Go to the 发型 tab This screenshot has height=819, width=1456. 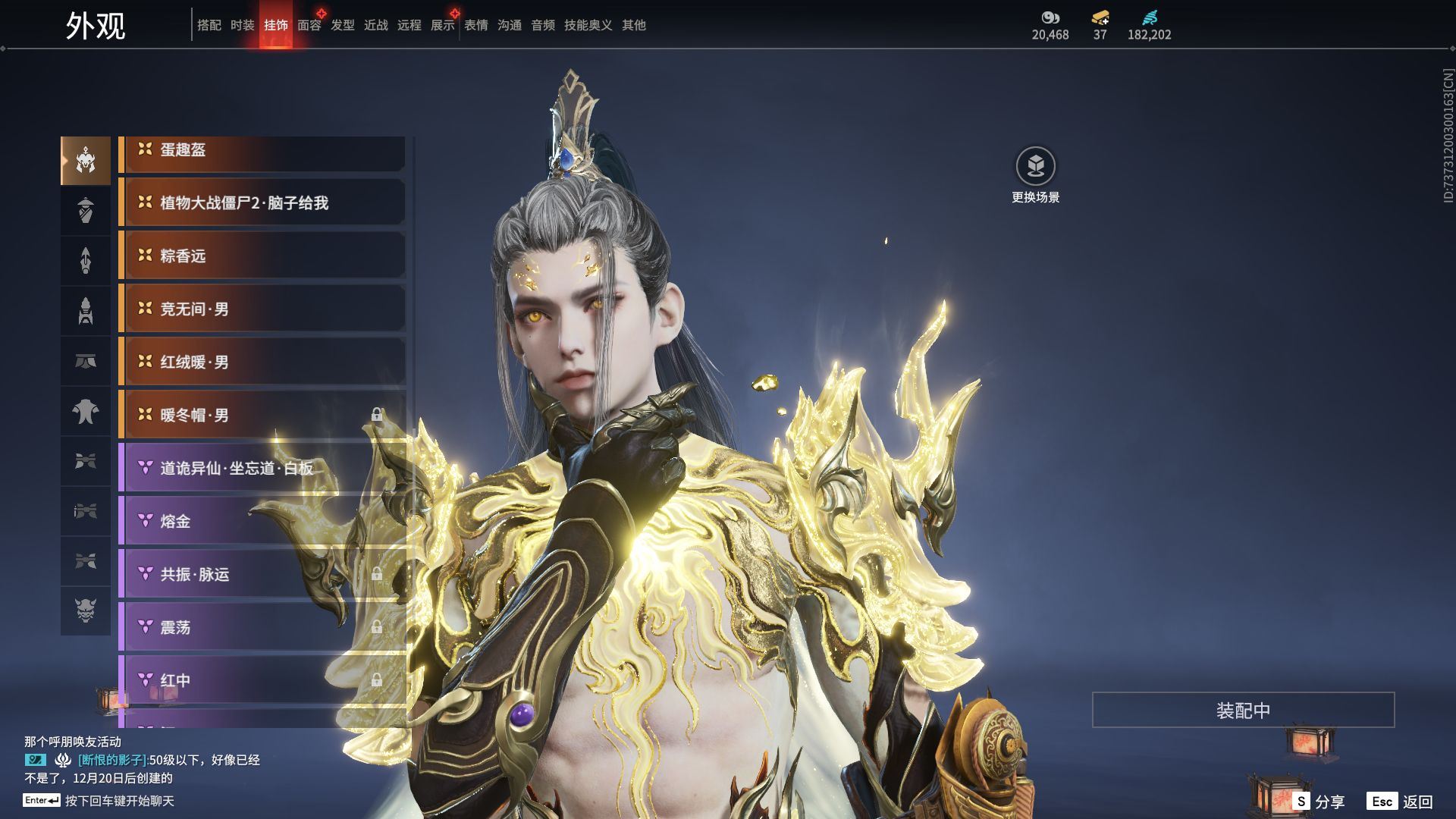(342, 25)
